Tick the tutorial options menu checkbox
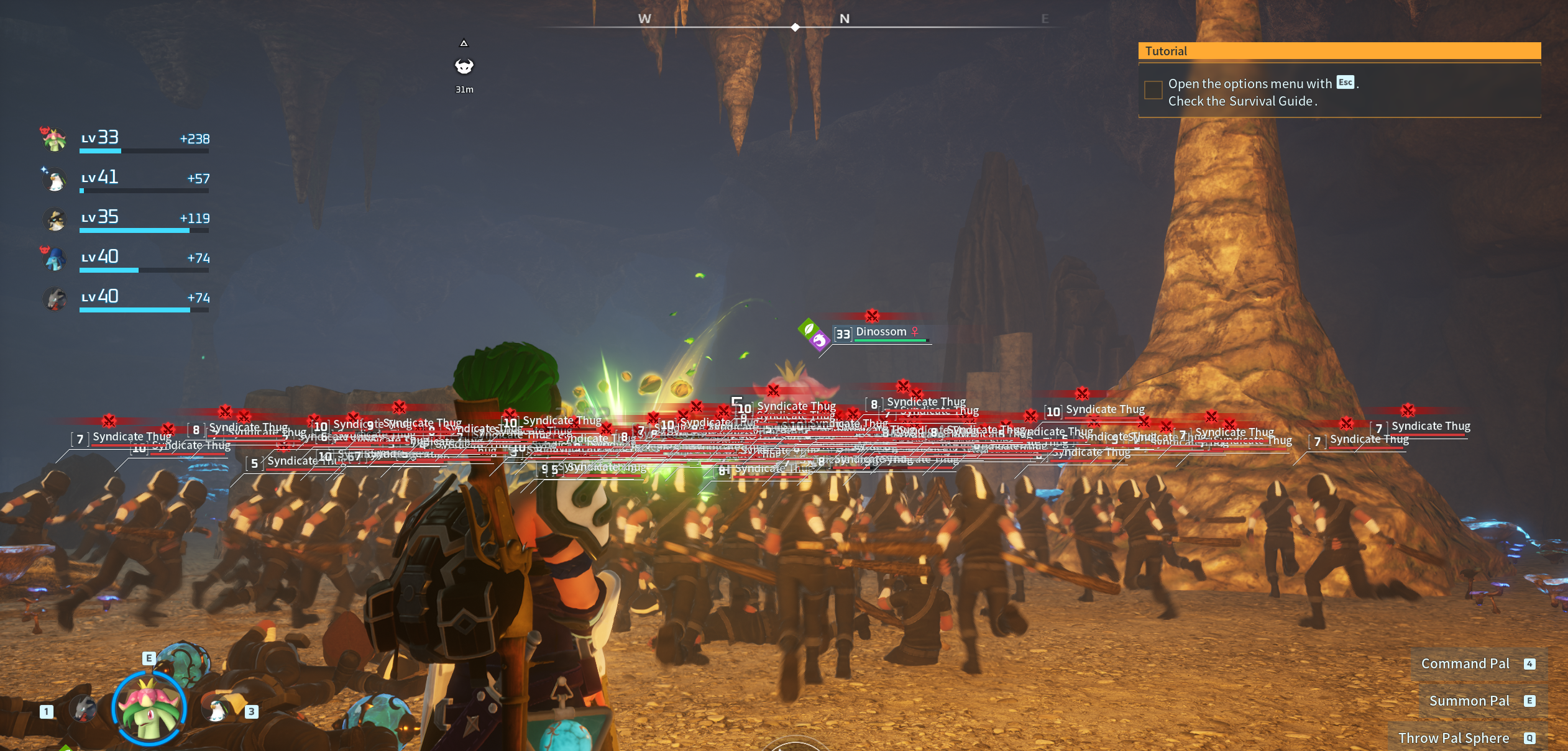This screenshot has width=1568, height=751. (x=1153, y=90)
